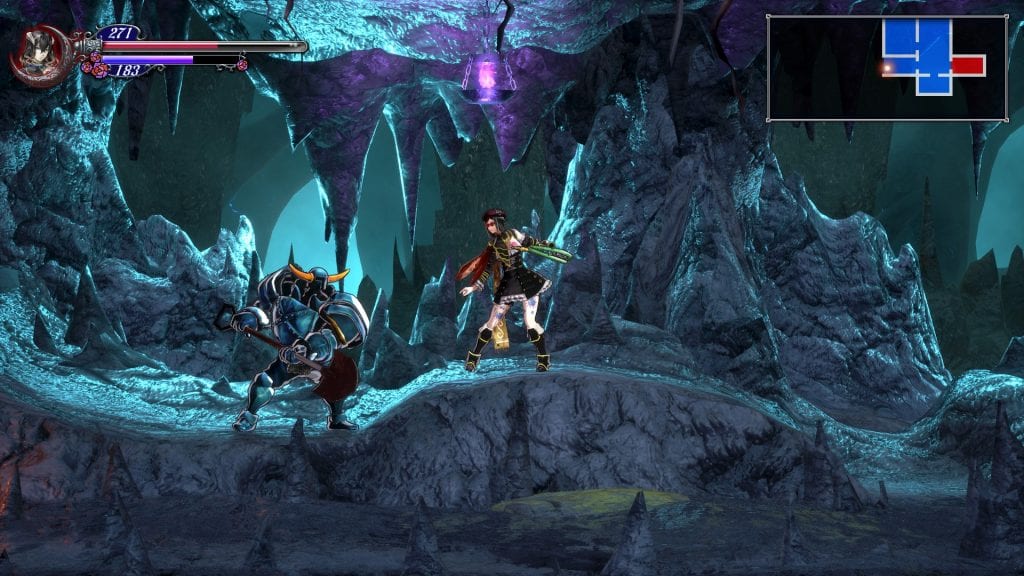1024x576 pixels.
Task: Select the red room on the minimap
Action: click(x=967, y=66)
